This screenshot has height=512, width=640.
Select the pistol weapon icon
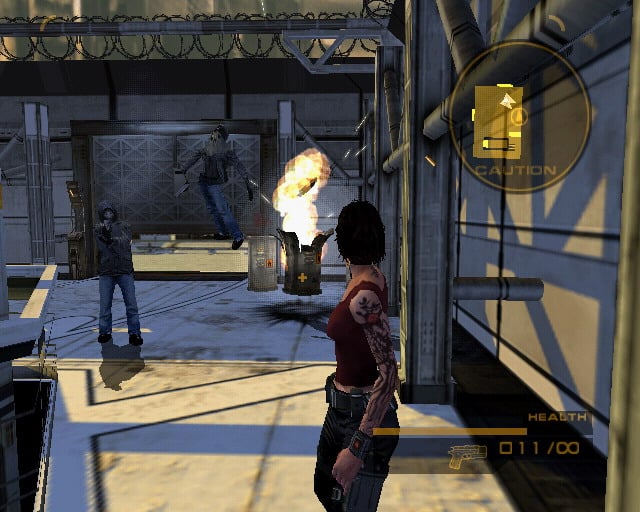[x=467, y=453]
